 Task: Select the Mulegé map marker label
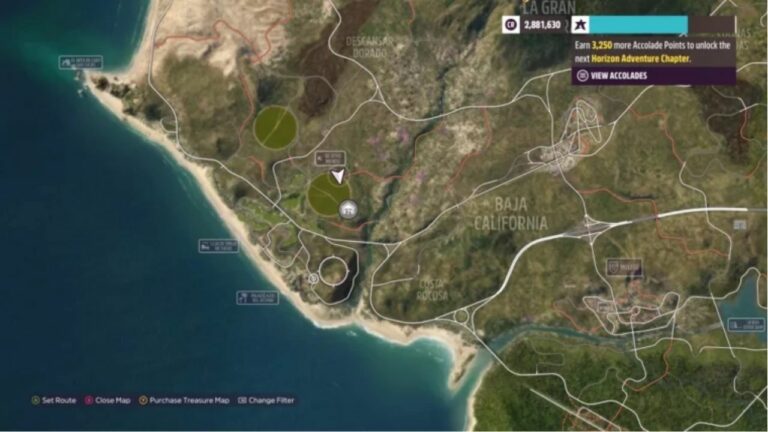pyautogui.click(x=625, y=267)
